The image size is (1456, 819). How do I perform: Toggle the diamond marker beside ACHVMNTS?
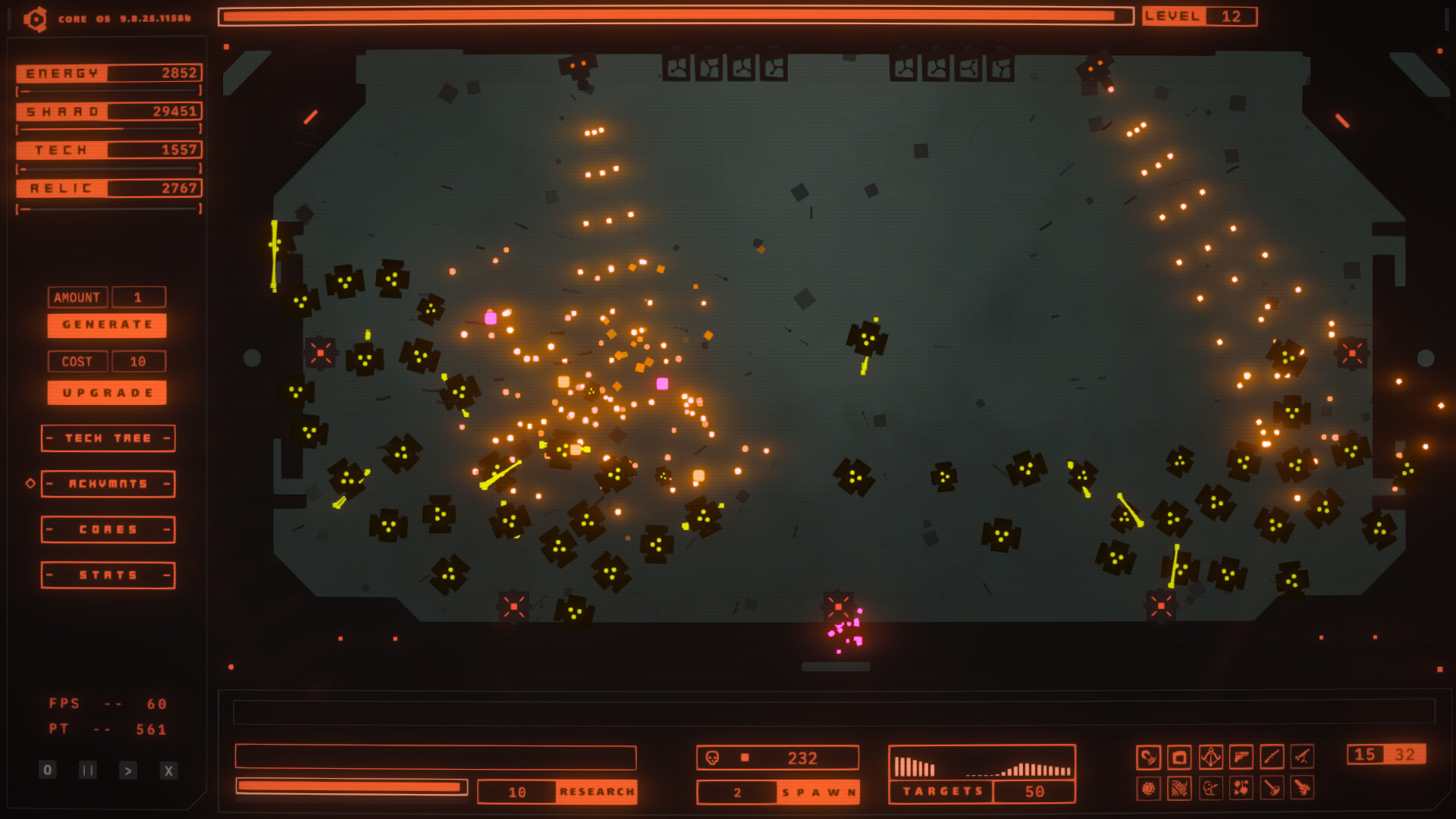coord(30,483)
